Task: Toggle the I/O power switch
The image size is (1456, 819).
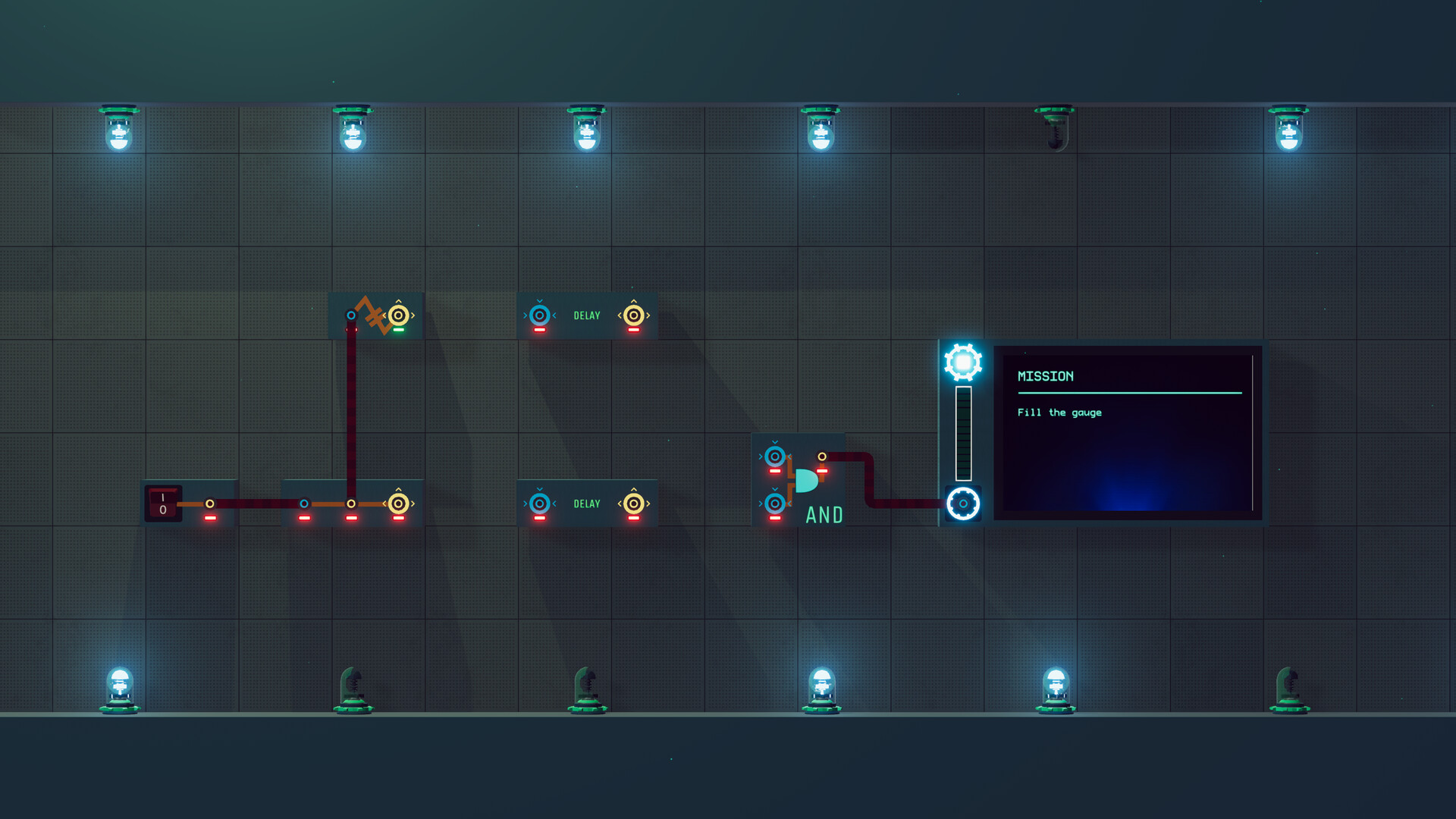Action: [x=163, y=503]
